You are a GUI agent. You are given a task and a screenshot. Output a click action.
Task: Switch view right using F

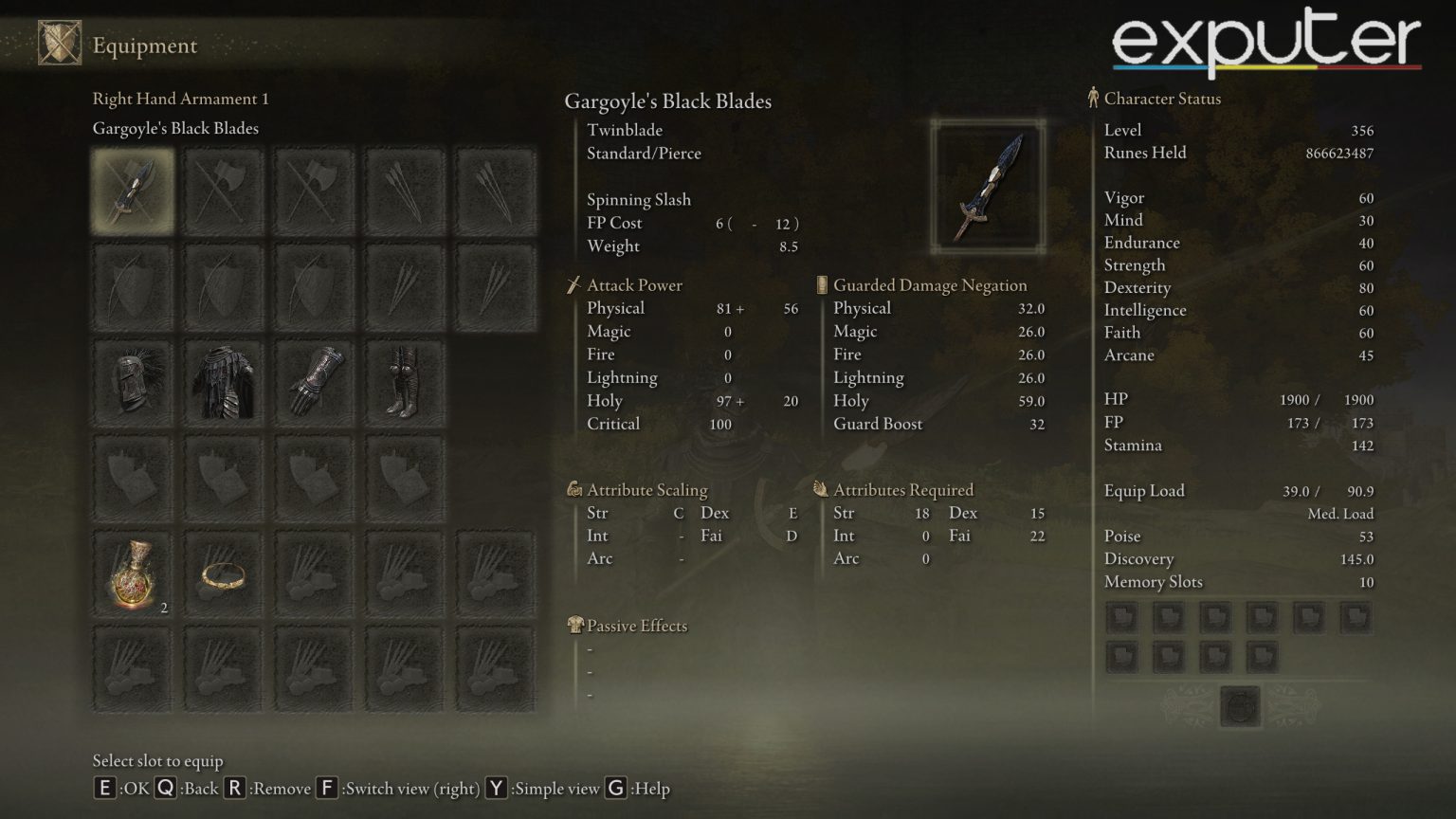click(327, 788)
